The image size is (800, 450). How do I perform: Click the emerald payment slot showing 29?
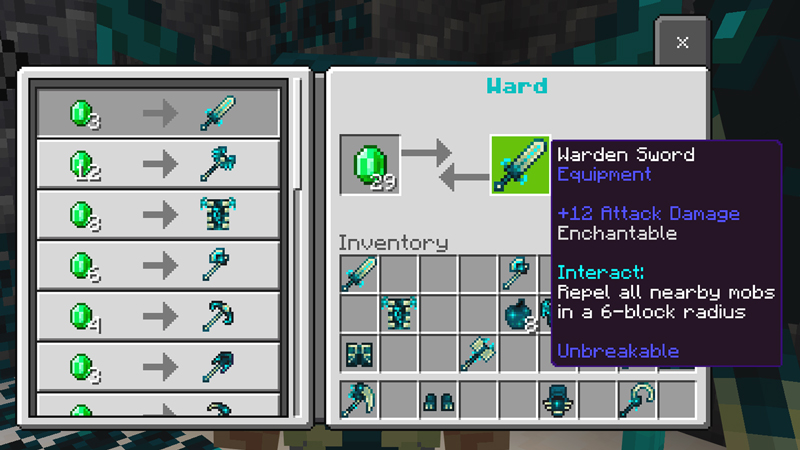pyautogui.click(x=370, y=164)
